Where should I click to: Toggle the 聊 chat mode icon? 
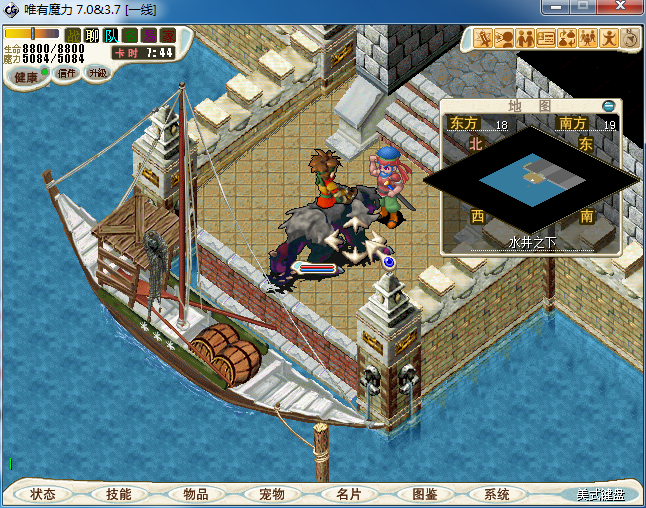click(92, 36)
